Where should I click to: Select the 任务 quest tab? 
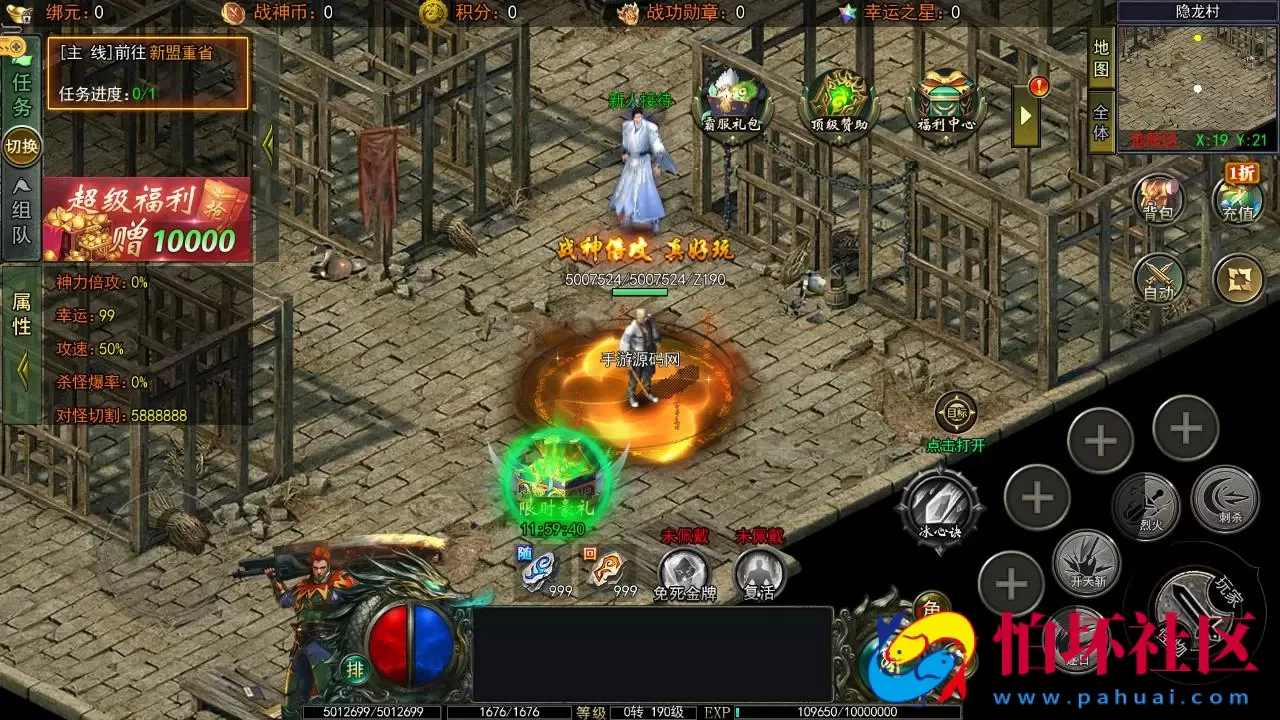coord(21,94)
